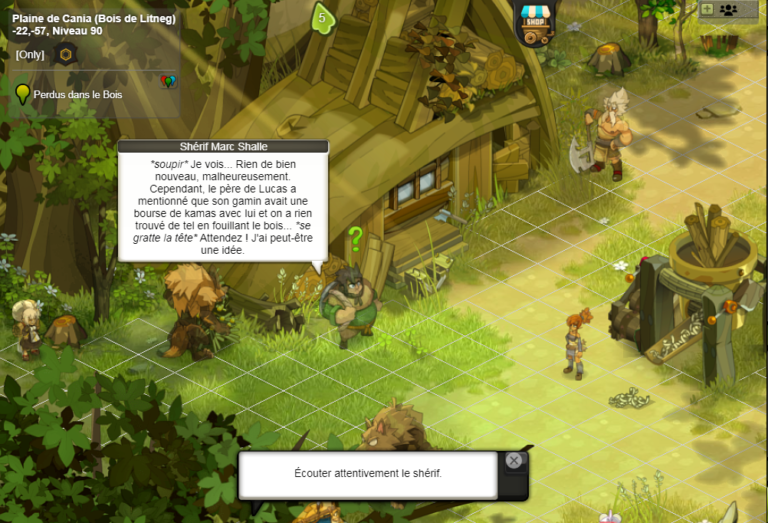This screenshot has height=523, width=768.
Task: Click the colored map pins icon
Action: (x=168, y=81)
